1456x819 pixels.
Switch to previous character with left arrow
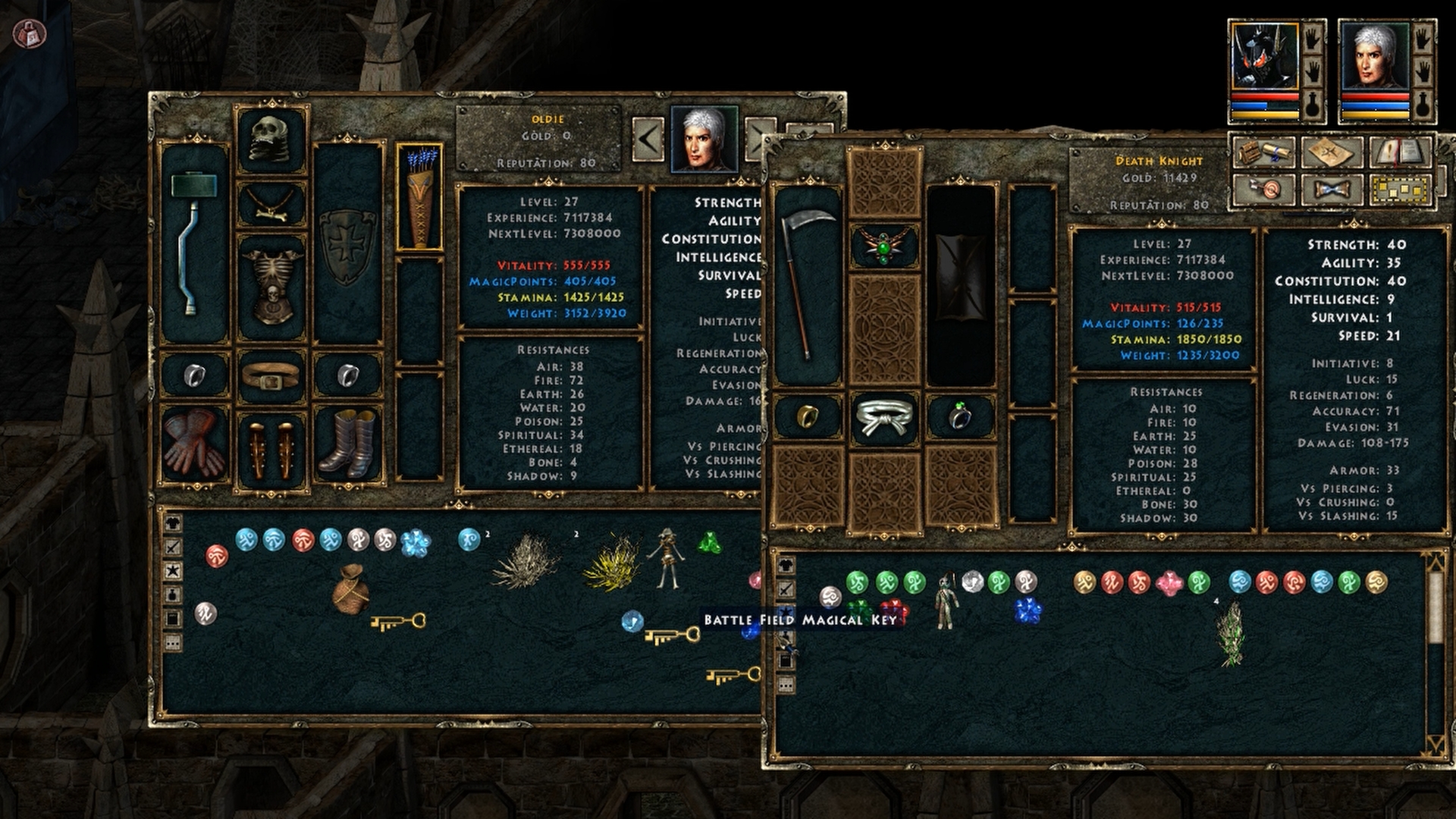coord(648,139)
